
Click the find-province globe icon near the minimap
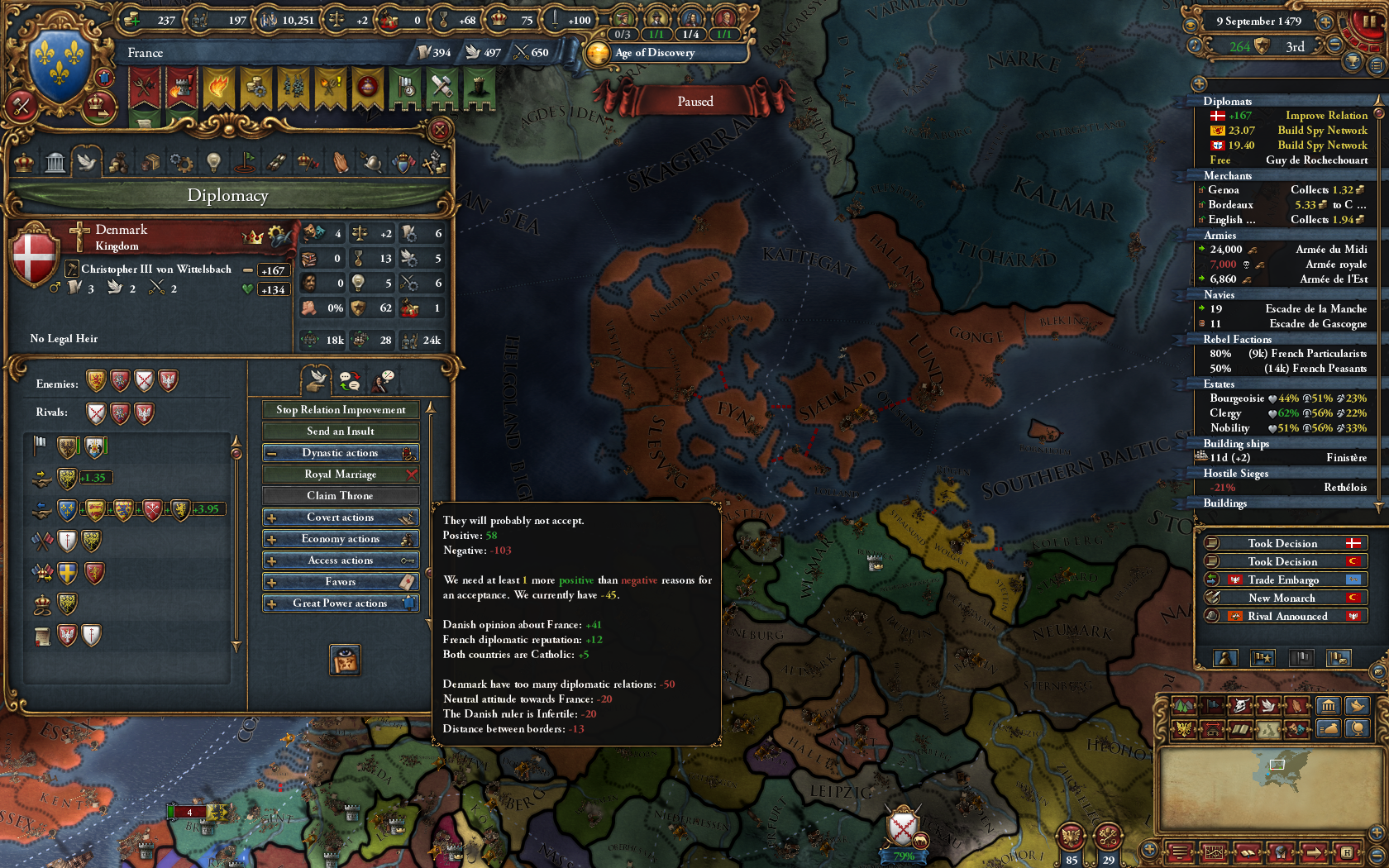click(1358, 729)
